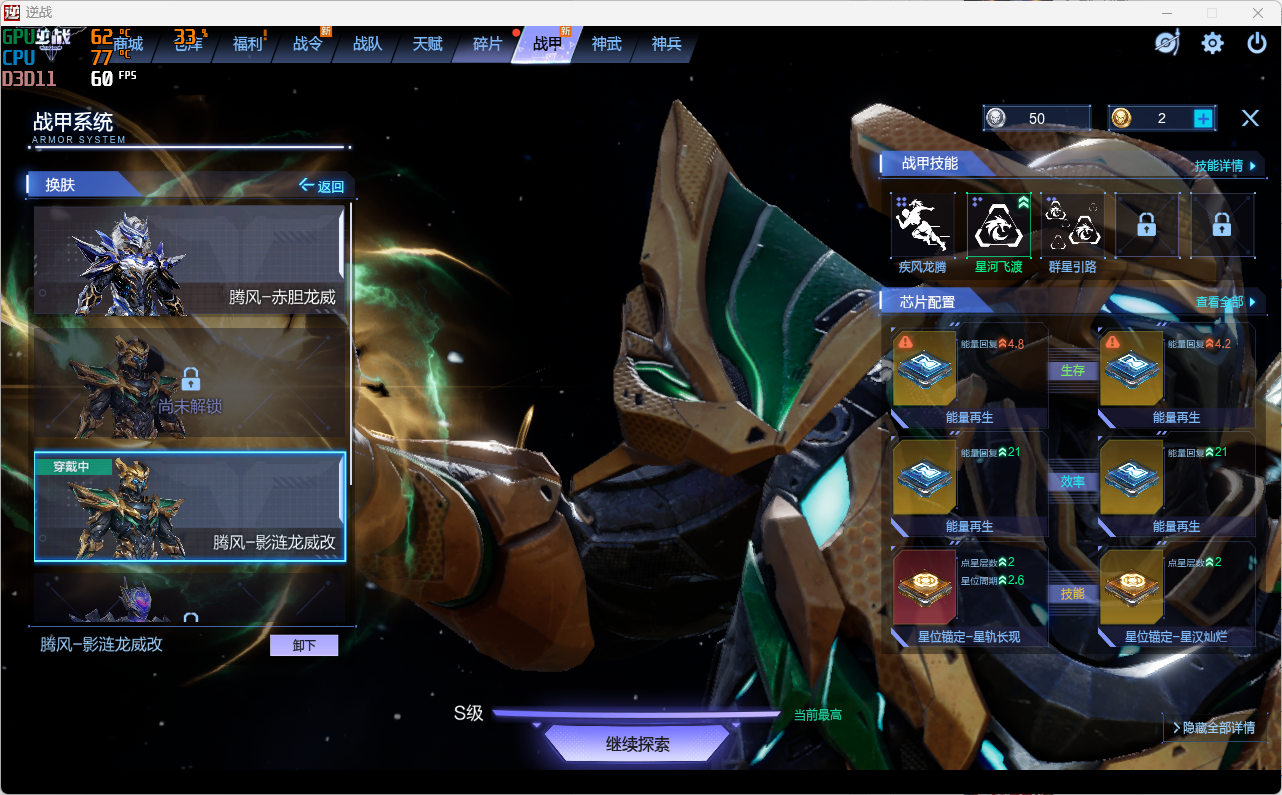Open the 战队 tab

367,44
